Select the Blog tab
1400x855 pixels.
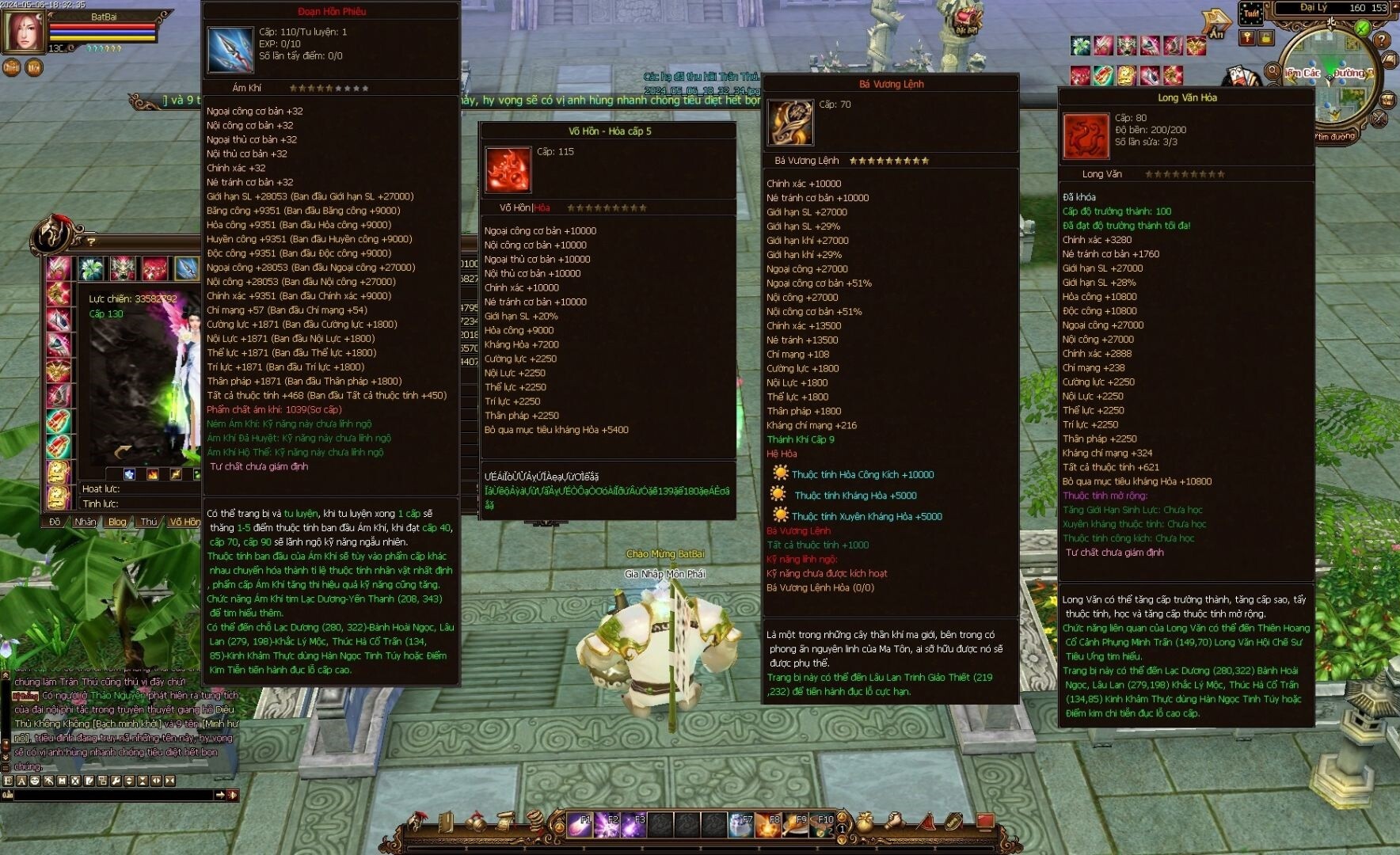coord(117,522)
